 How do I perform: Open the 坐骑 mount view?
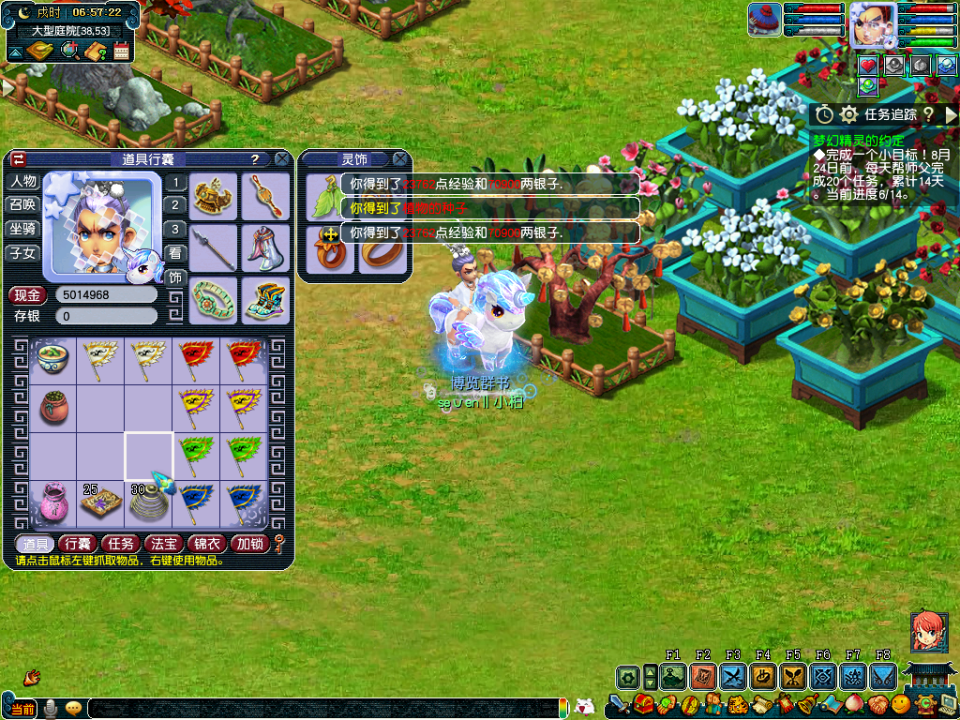point(23,229)
